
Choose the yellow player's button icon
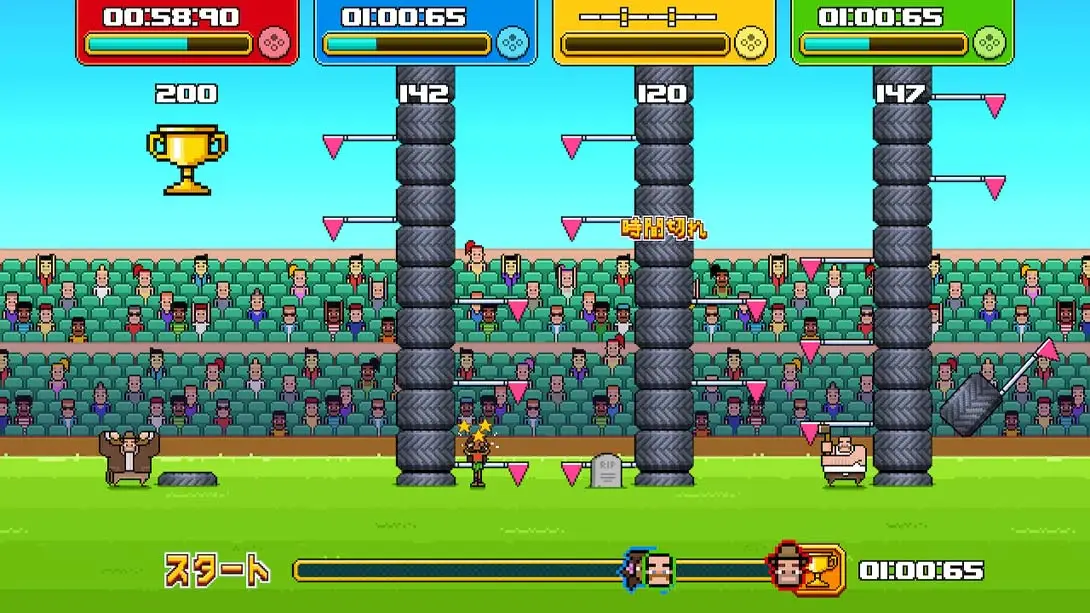pos(750,43)
